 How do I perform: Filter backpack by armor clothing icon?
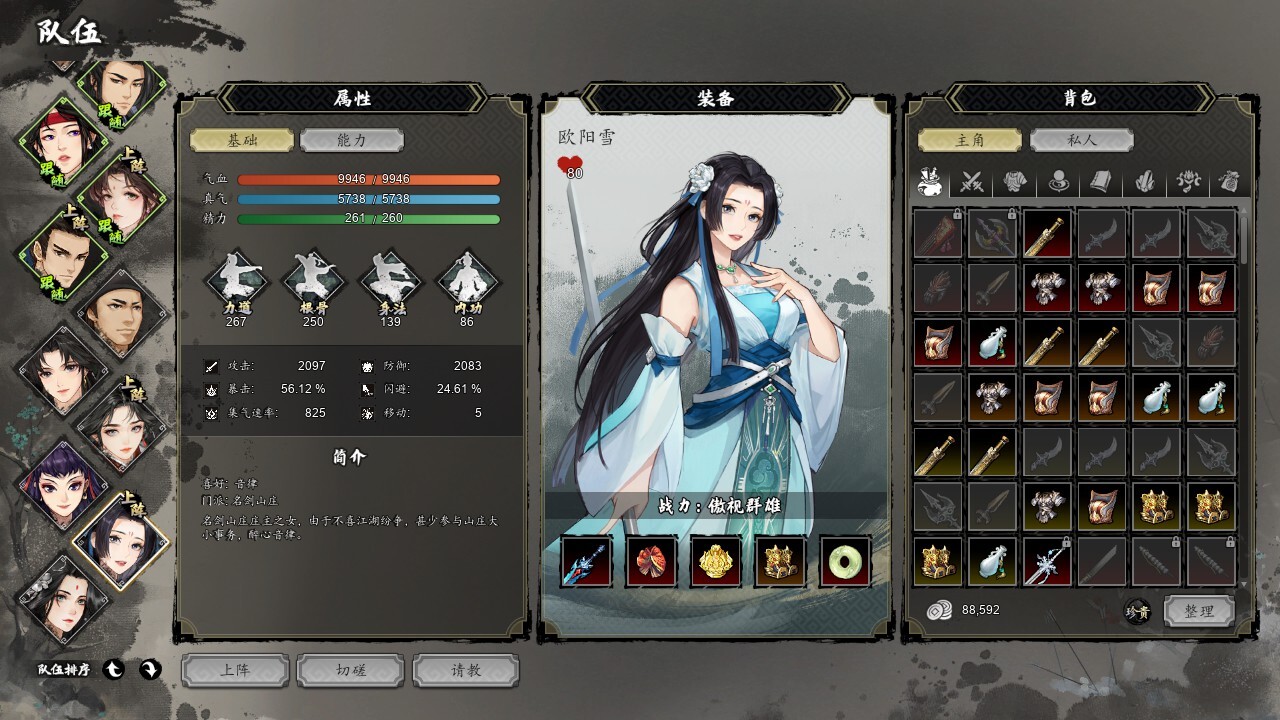1016,182
